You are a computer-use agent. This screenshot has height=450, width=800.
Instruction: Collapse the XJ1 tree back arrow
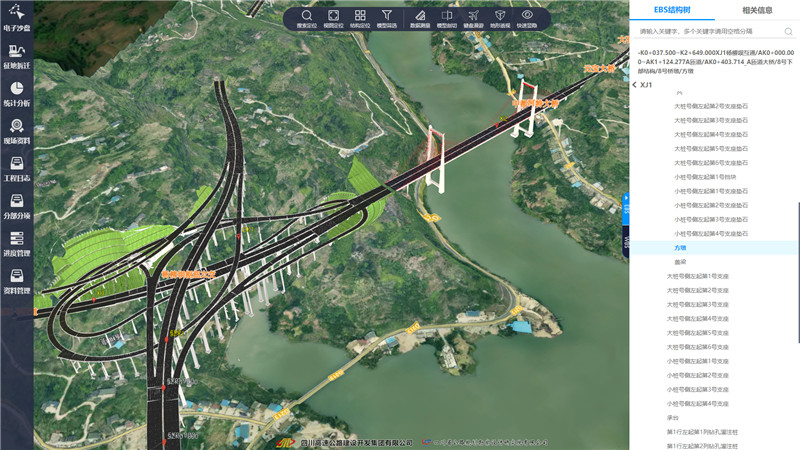pos(635,84)
